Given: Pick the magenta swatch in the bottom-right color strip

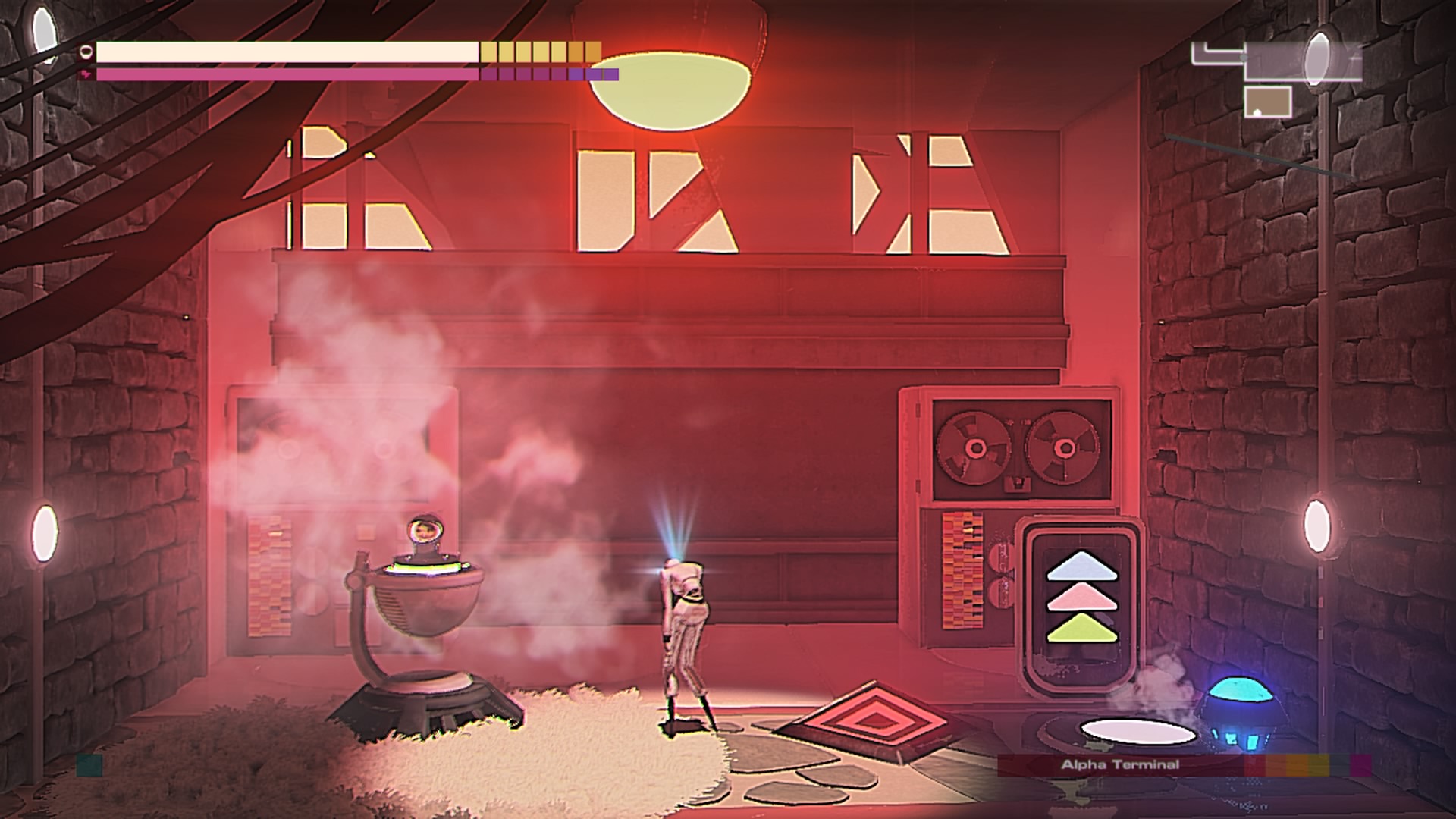Looking at the screenshot, I should tap(1360, 764).
